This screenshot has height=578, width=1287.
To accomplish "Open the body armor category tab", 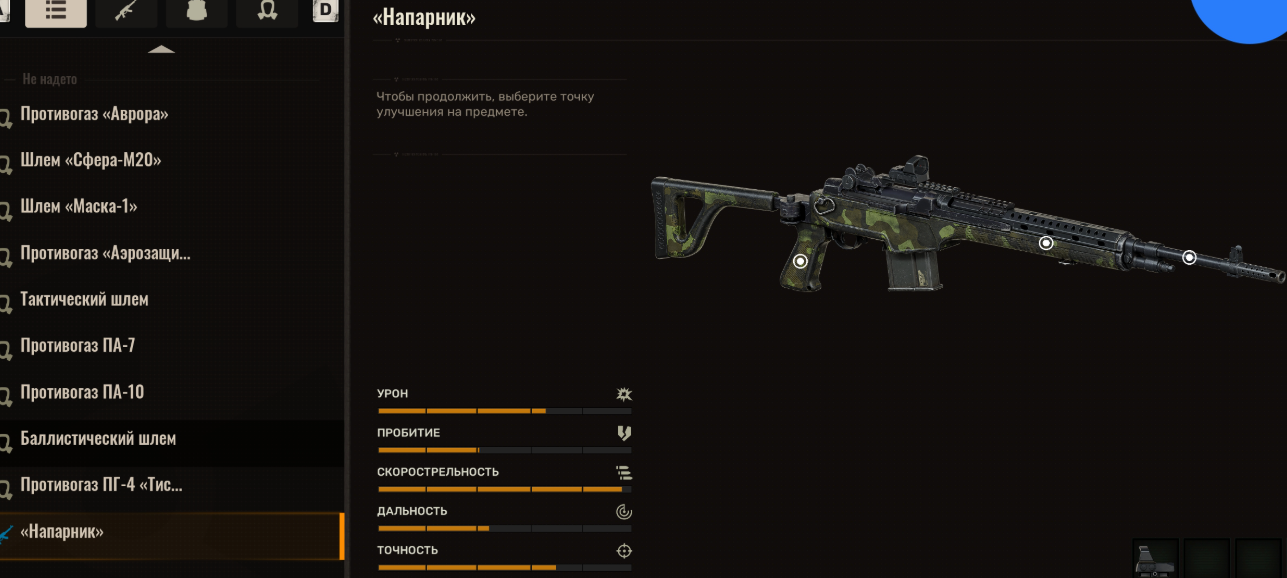I will pos(197,12).
